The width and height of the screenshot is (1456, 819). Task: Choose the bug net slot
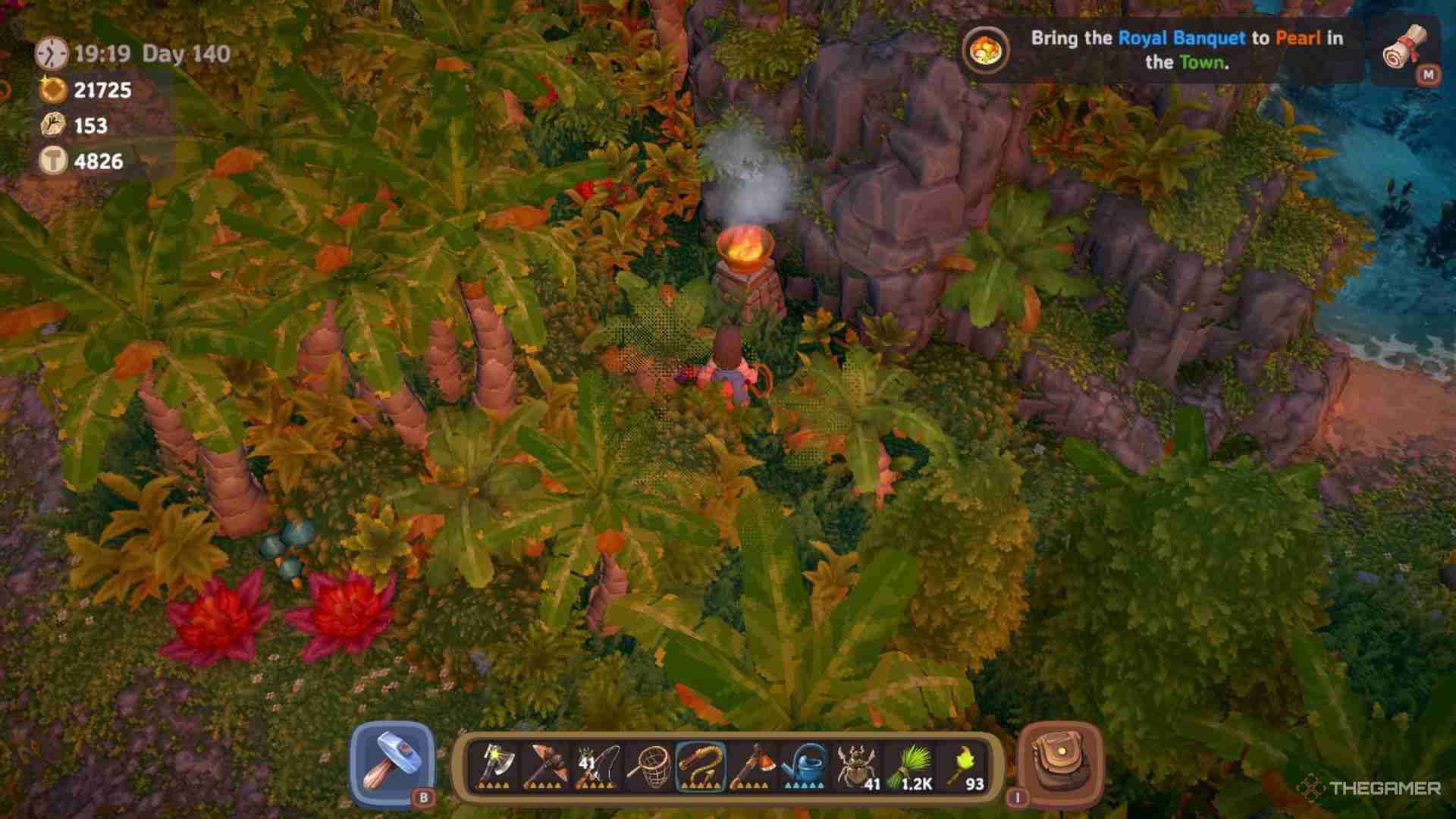[648, 766]
